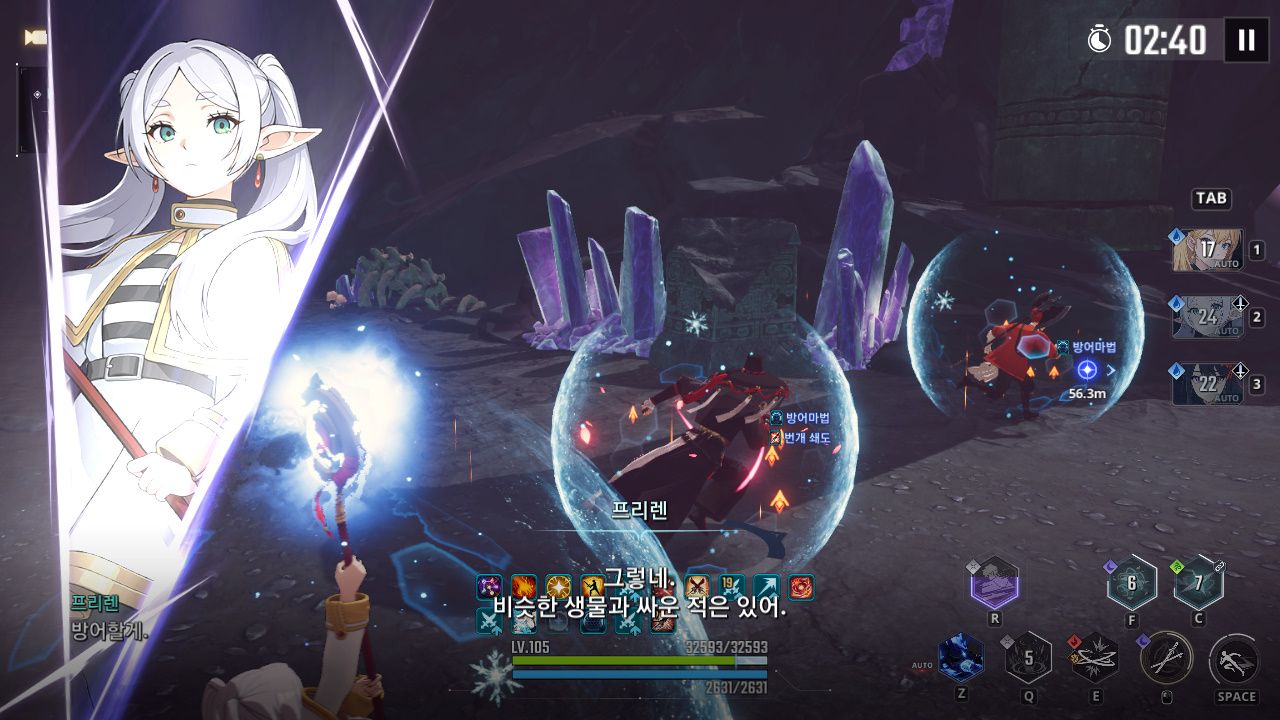The width and height of the screenshot is (1280, 720).
Task: Trigger the skill with cooldown 5
Action: coord(1027,658)
